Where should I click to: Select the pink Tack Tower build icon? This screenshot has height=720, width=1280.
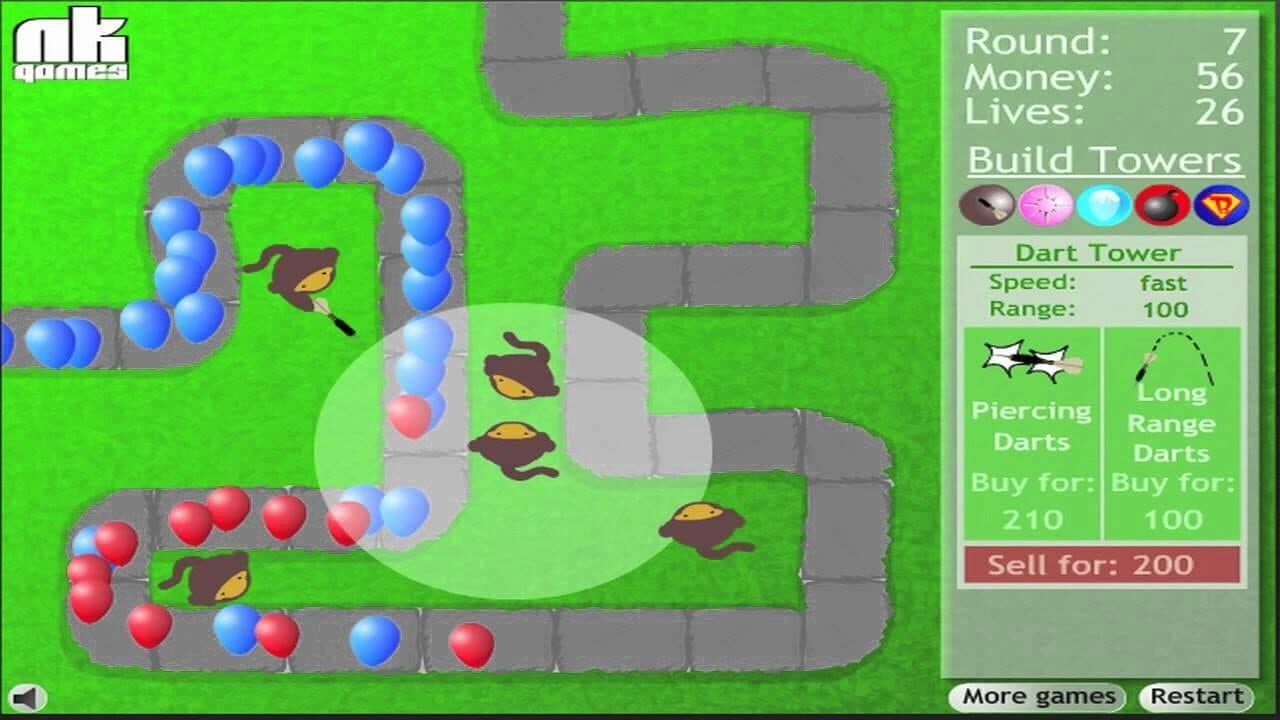(x=1047, y=205)
